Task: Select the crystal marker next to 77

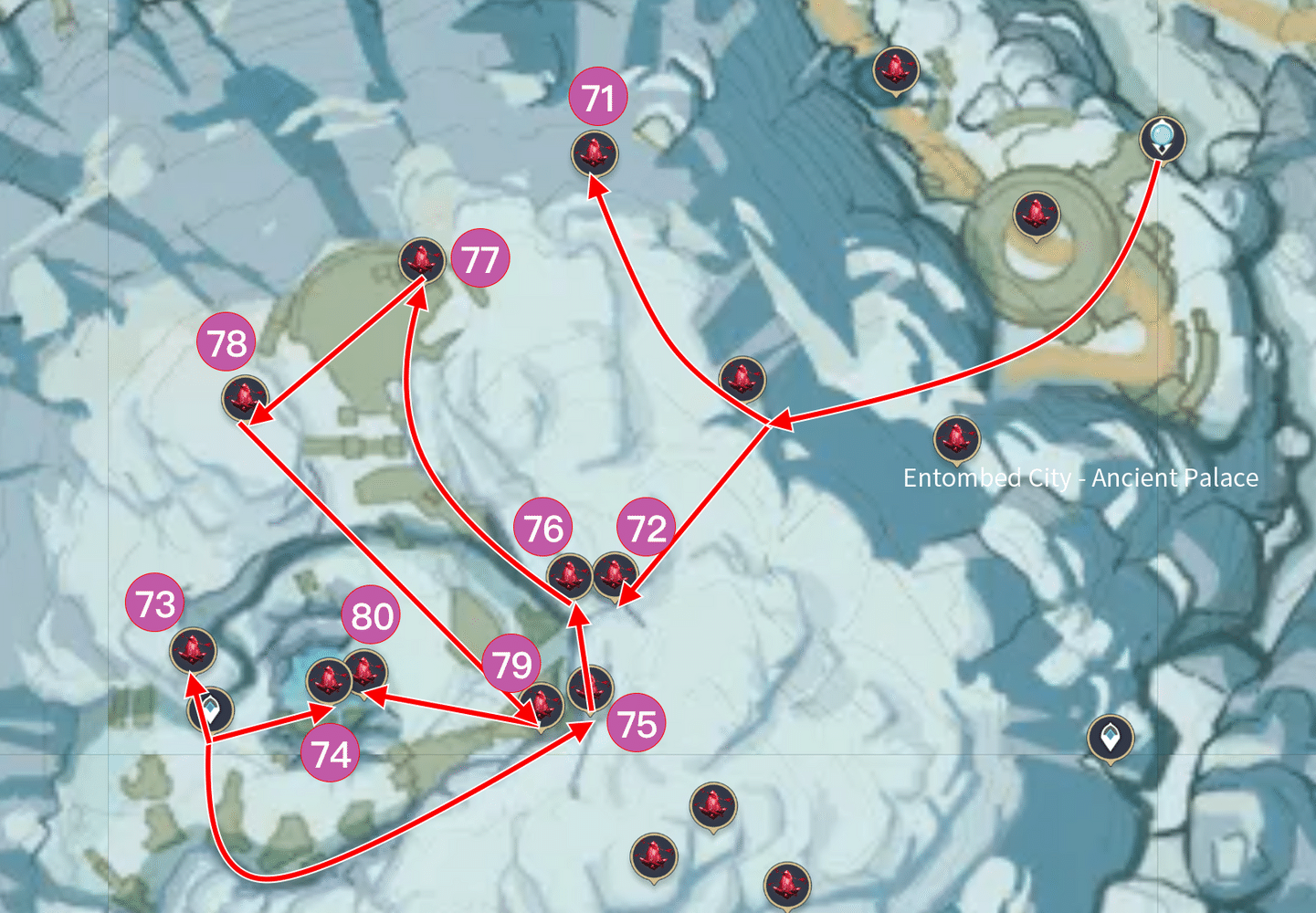Action: coord(421,263)
